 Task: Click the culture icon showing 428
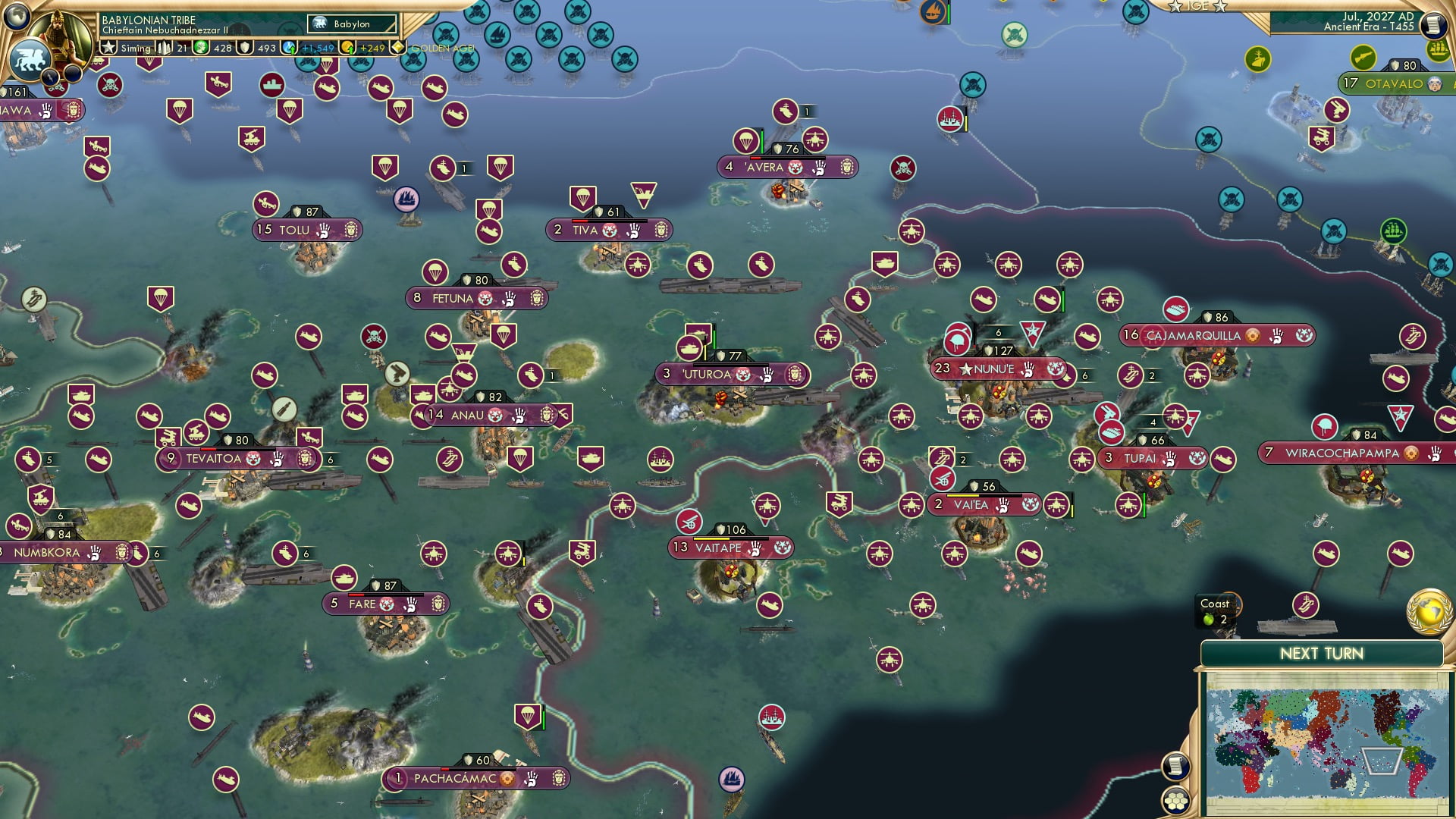pyautogui.click(x=200, y=49)
